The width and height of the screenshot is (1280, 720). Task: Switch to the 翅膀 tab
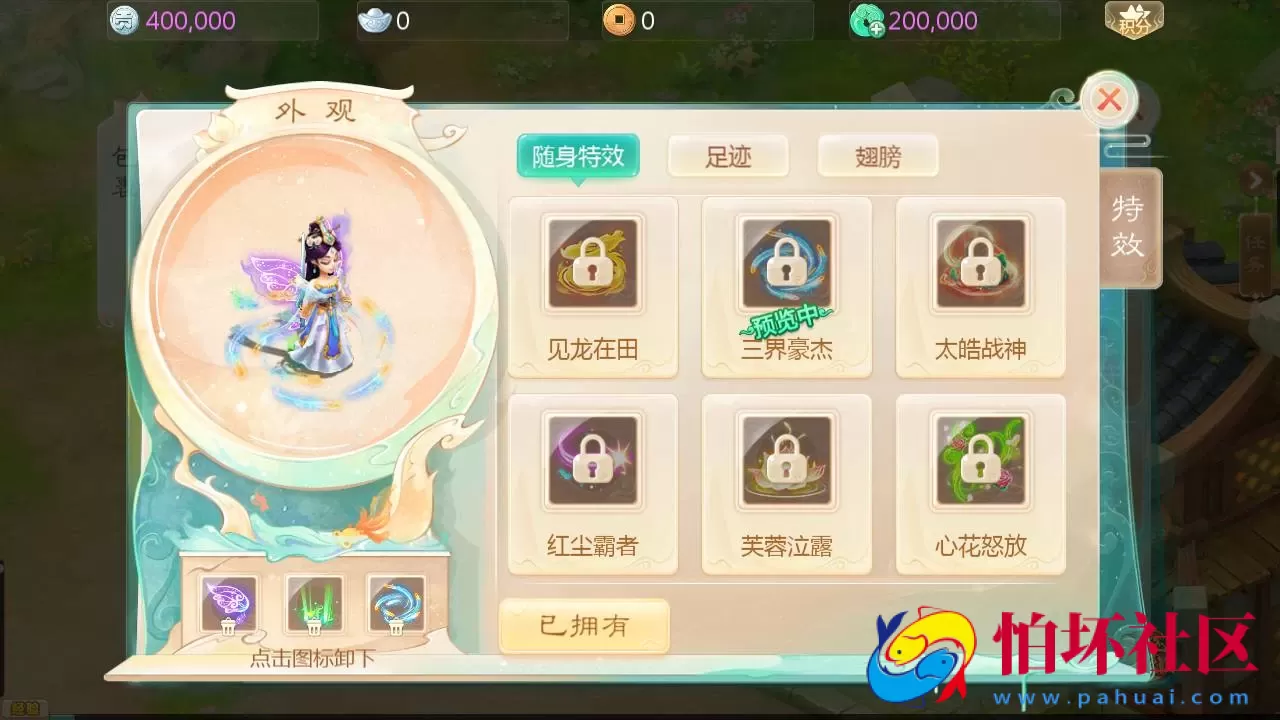(878, 156)
